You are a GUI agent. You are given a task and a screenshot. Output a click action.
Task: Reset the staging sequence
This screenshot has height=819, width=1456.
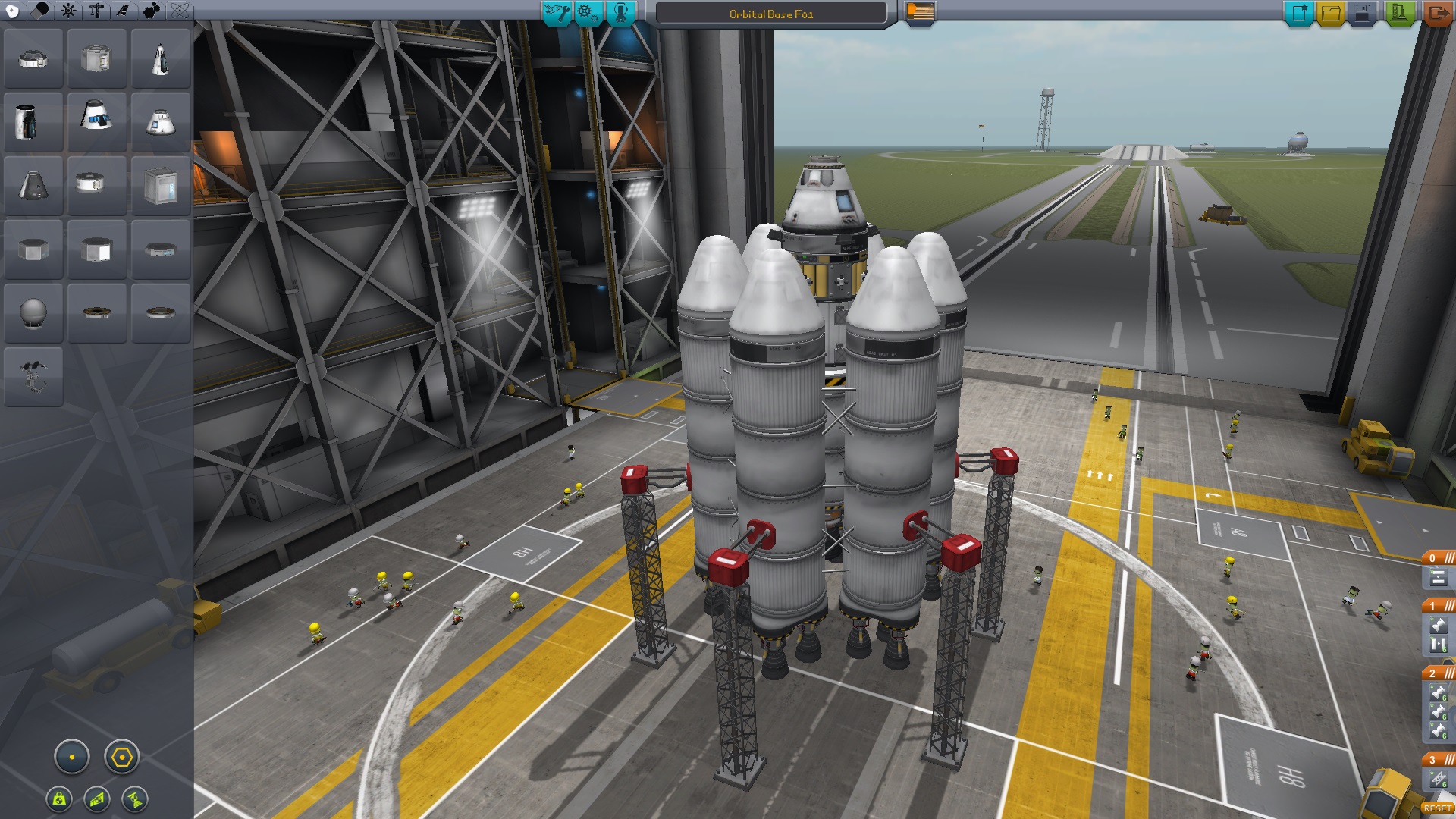coord(1437,808)
